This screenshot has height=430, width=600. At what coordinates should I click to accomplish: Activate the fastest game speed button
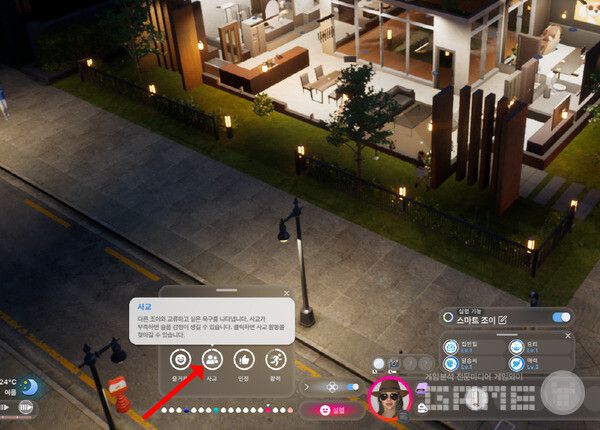tap(26, 408)
